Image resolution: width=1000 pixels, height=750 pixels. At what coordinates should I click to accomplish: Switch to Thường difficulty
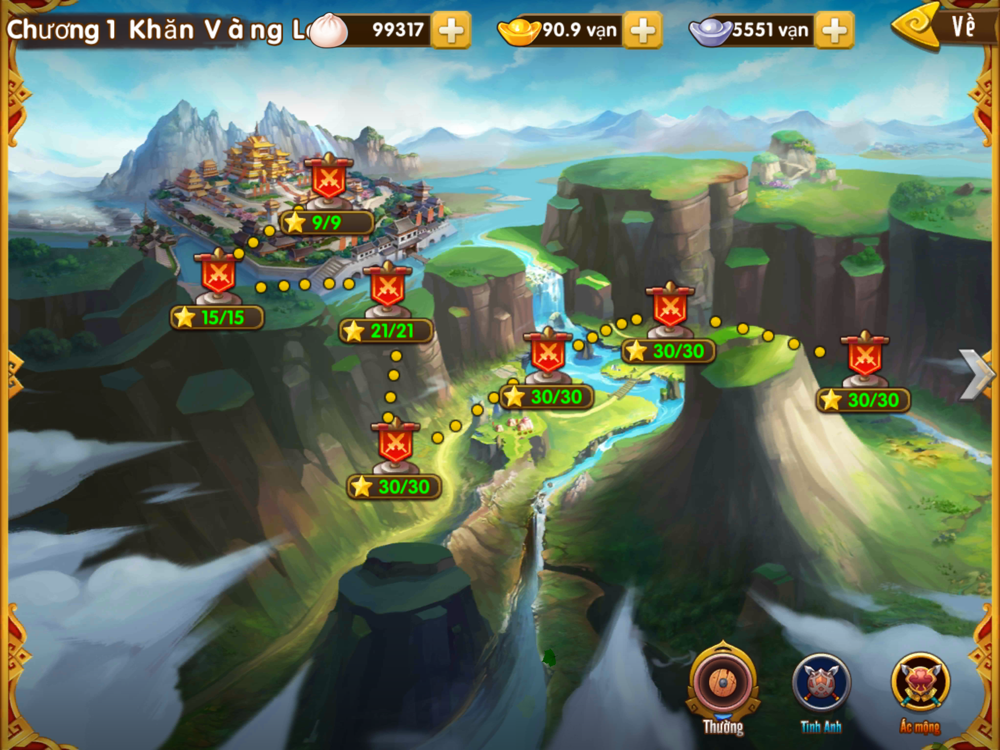point(722,685)
